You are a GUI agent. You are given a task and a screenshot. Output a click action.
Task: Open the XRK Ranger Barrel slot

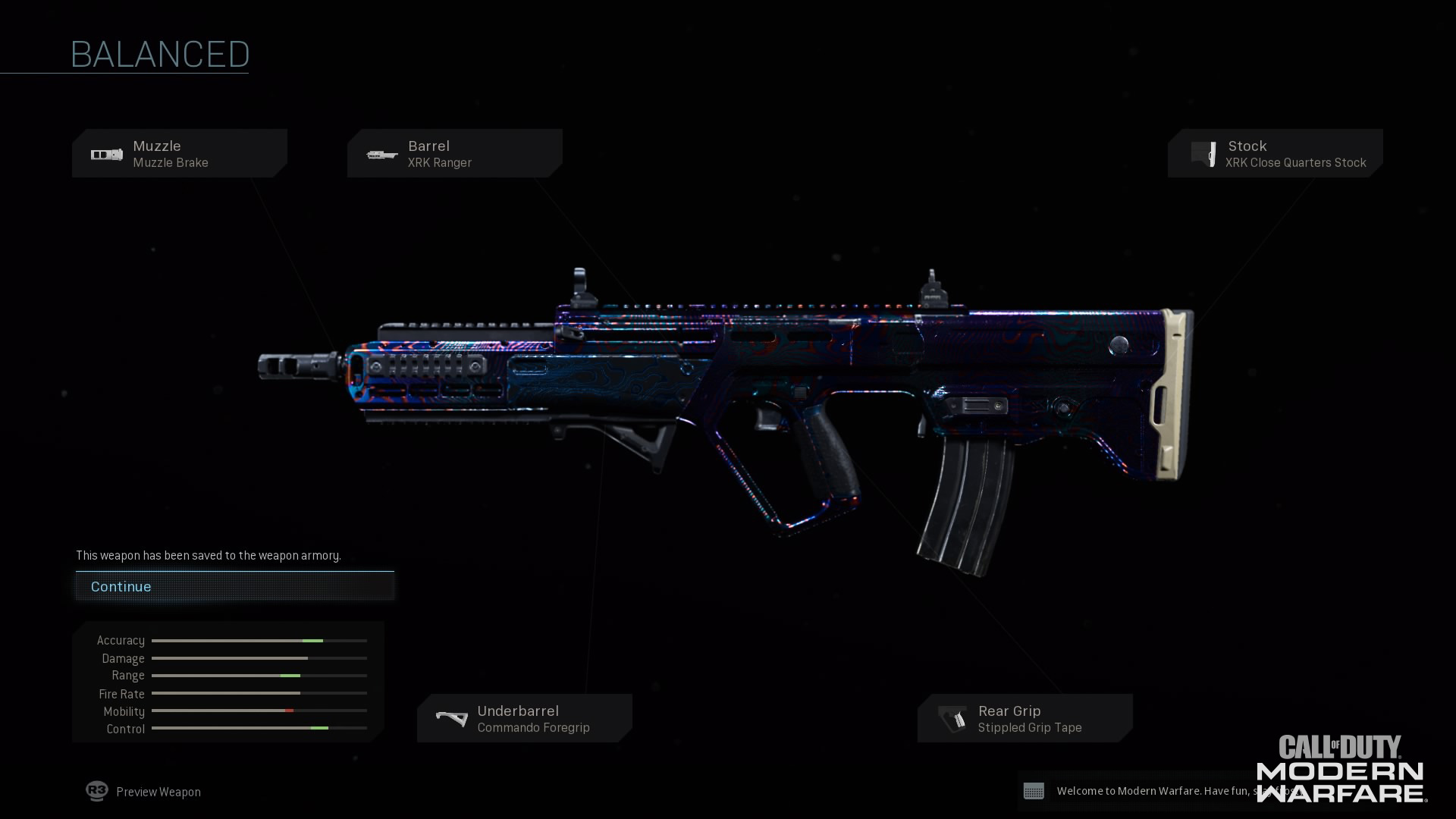pyautogui.click(x=455, y=154)
